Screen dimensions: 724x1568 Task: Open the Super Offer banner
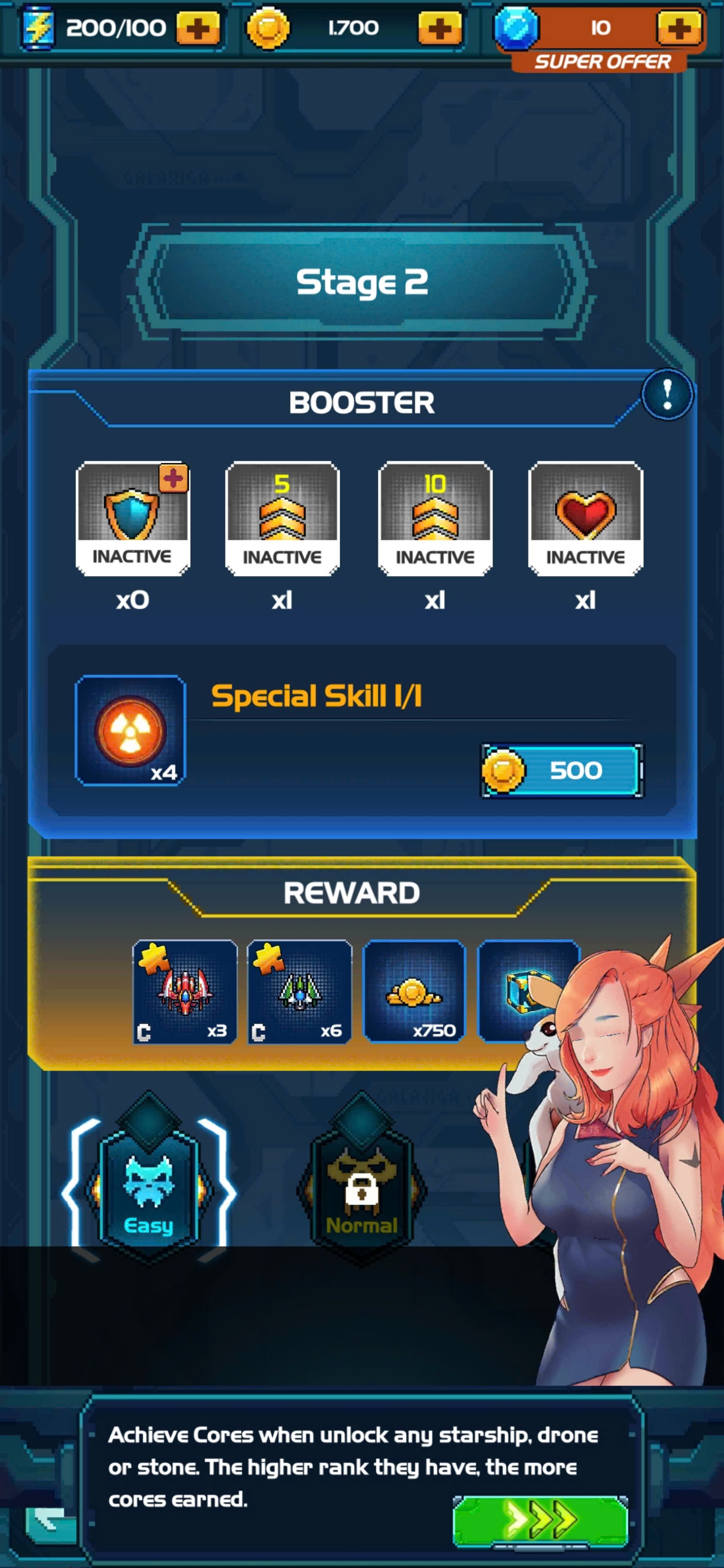click(x=601, y=62)
